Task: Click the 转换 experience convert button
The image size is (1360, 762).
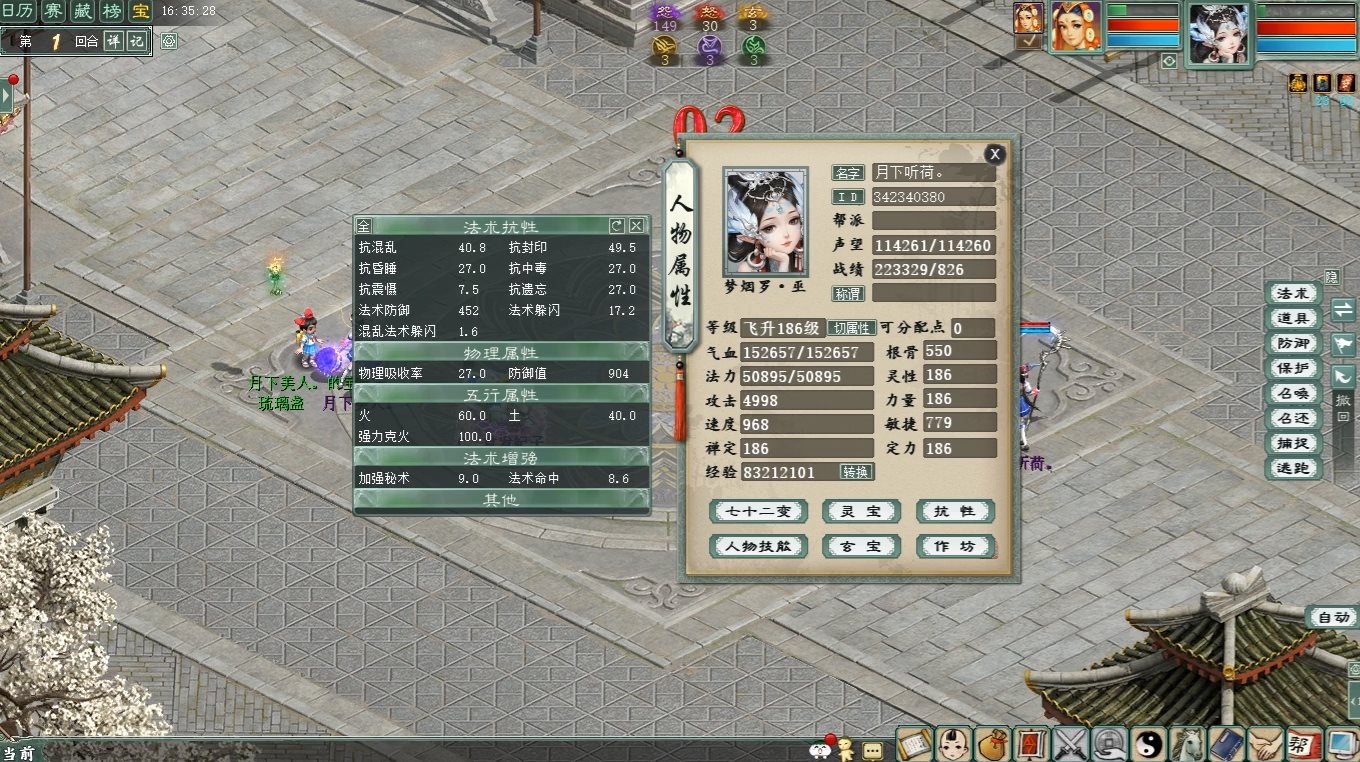Action: [x=856, y=472]
